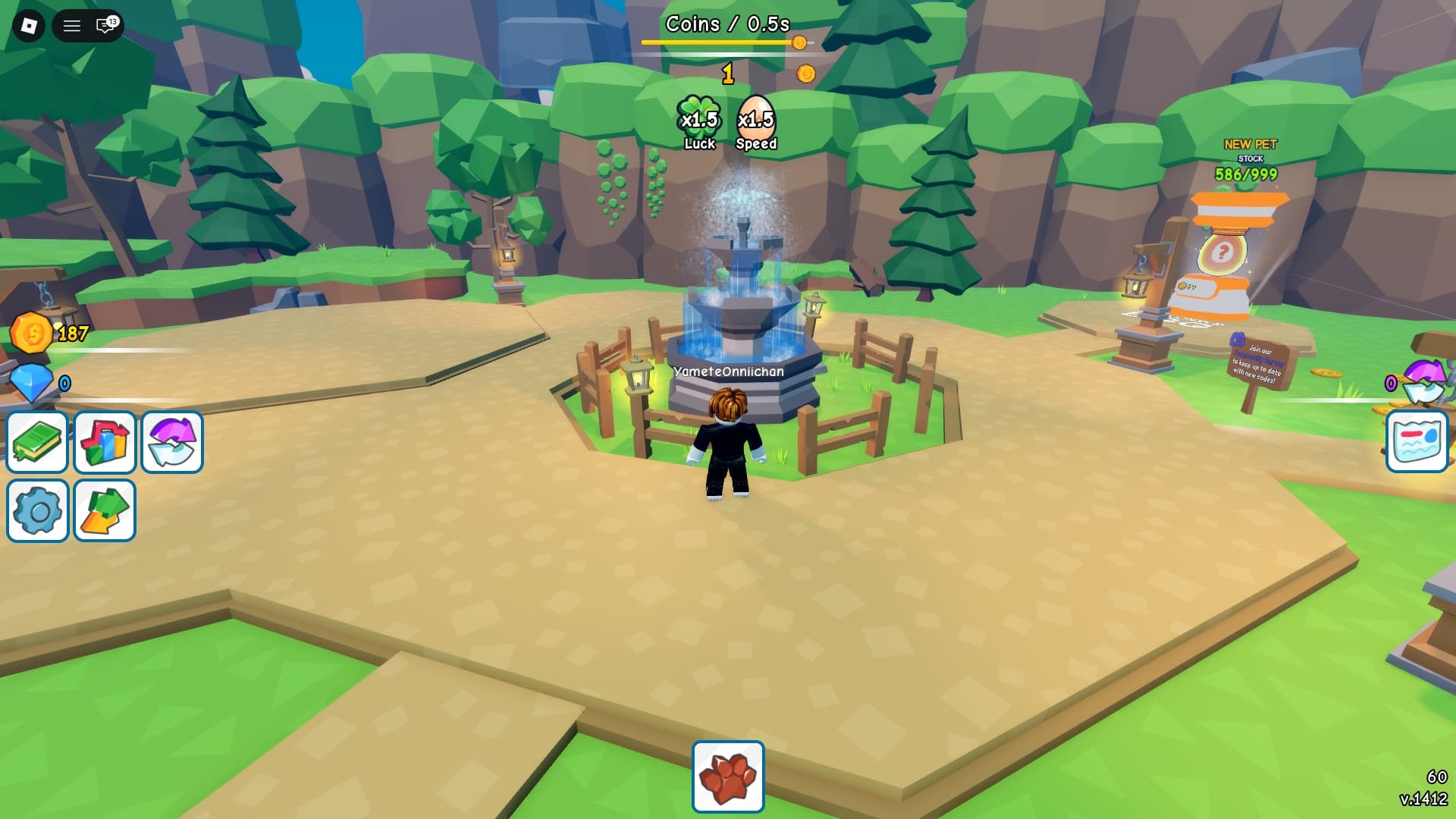1456x819 pixels.
Task: Open the green and orange arrows upgrades
Action: [105, 510]
